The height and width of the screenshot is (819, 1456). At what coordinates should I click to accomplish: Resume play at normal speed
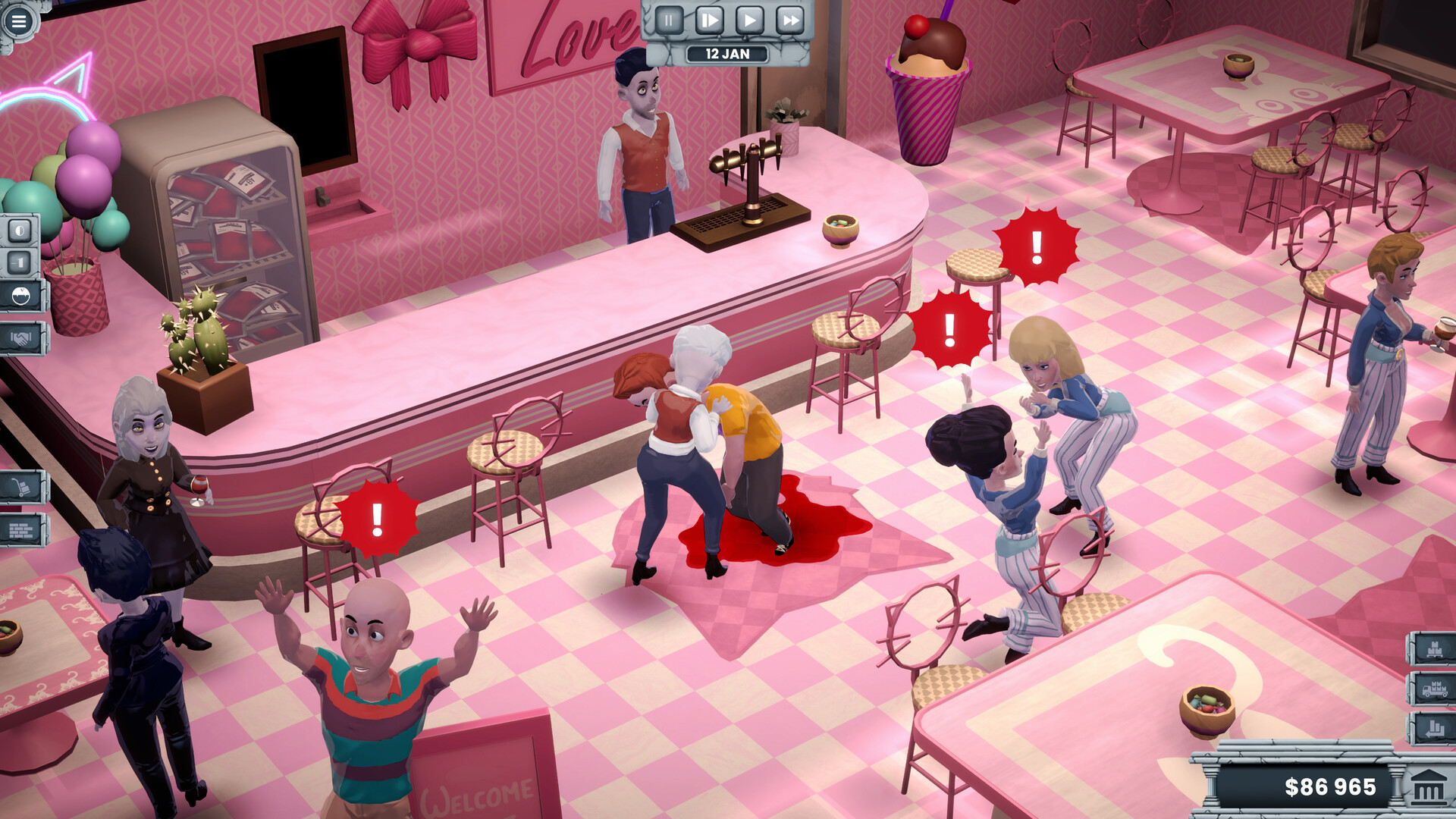click(x=749, y=19)
